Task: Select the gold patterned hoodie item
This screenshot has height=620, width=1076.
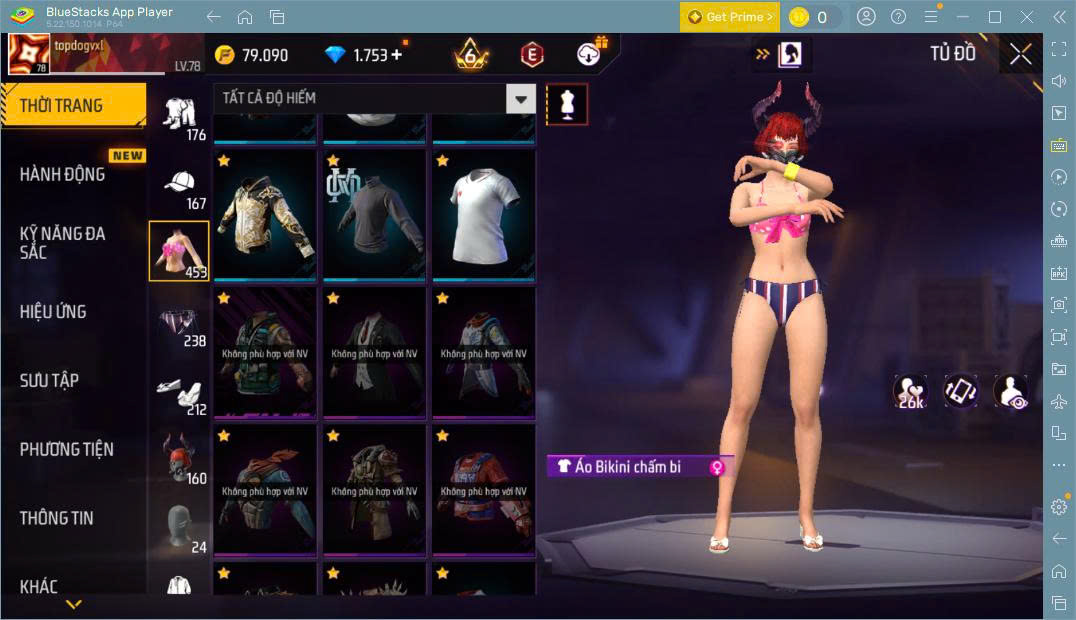Action: pyautogui.click(x=265, y=214)
